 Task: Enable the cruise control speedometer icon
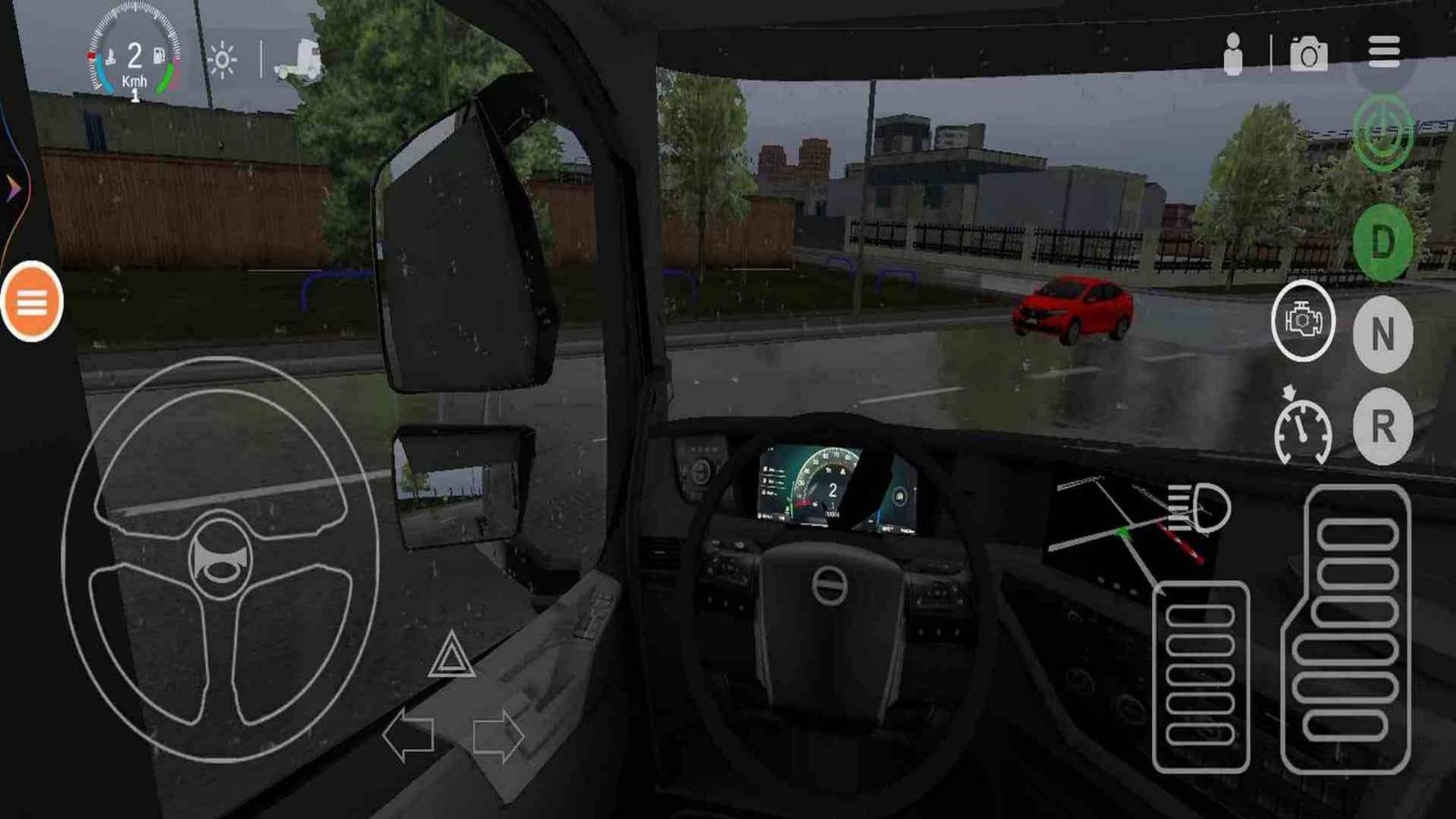coord(1302,428)
